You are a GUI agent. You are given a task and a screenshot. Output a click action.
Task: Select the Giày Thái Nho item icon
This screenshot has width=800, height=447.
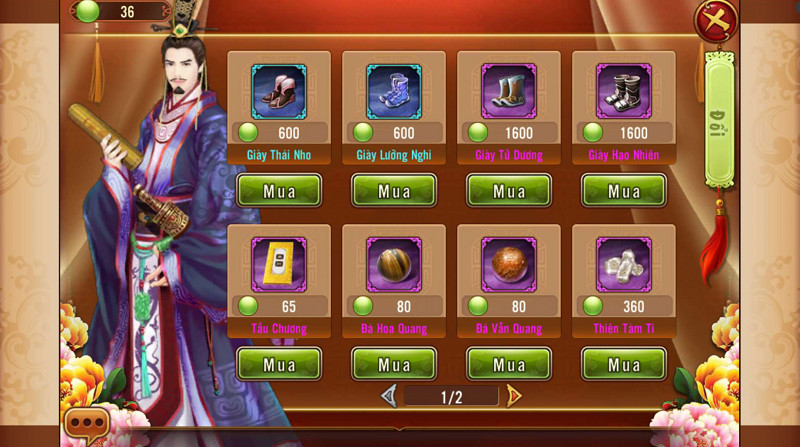click(x=279, y=91)
